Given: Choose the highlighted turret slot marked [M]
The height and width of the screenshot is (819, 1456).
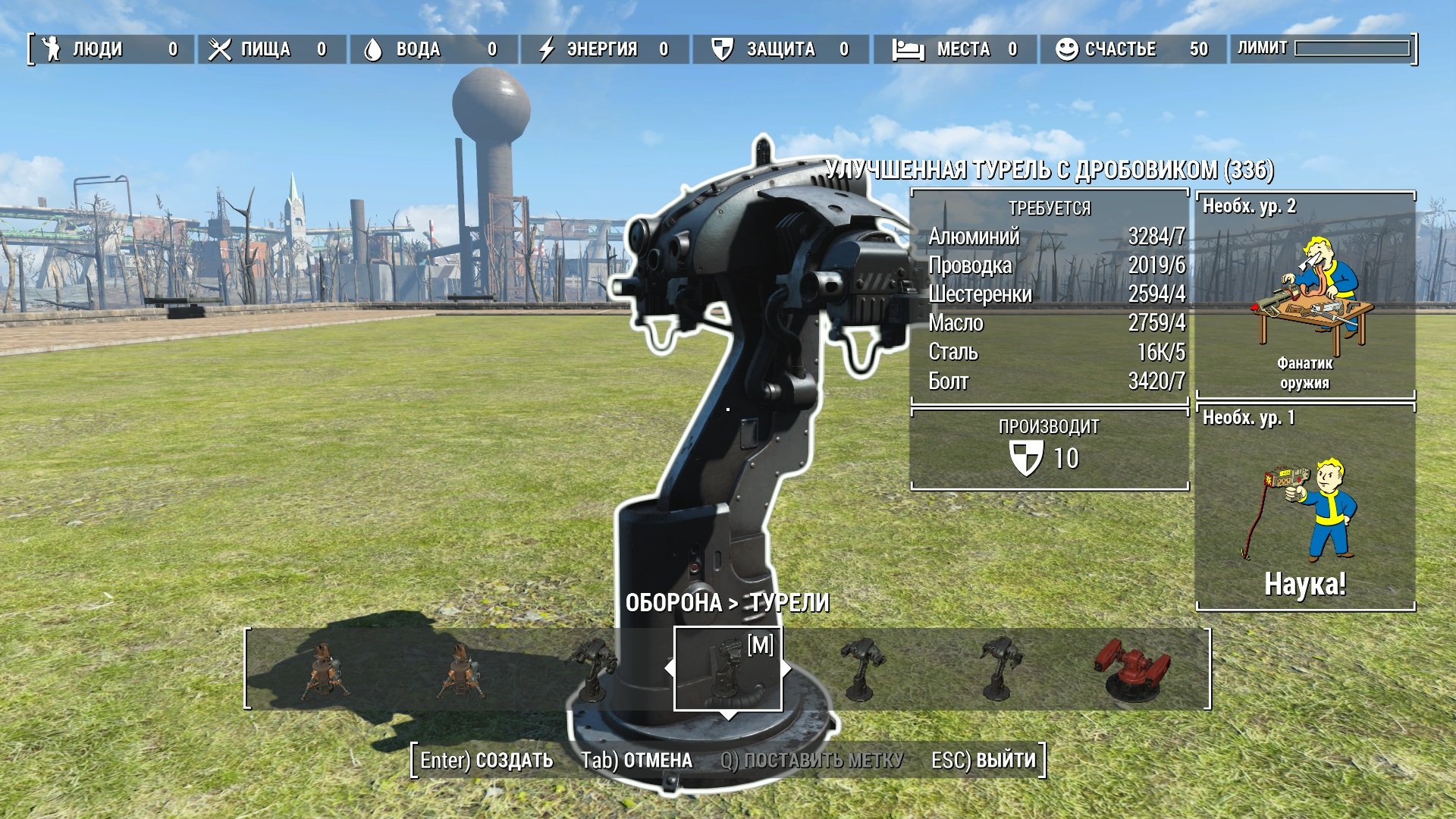Looking at the screenshot, I should (x=727, y=669).
